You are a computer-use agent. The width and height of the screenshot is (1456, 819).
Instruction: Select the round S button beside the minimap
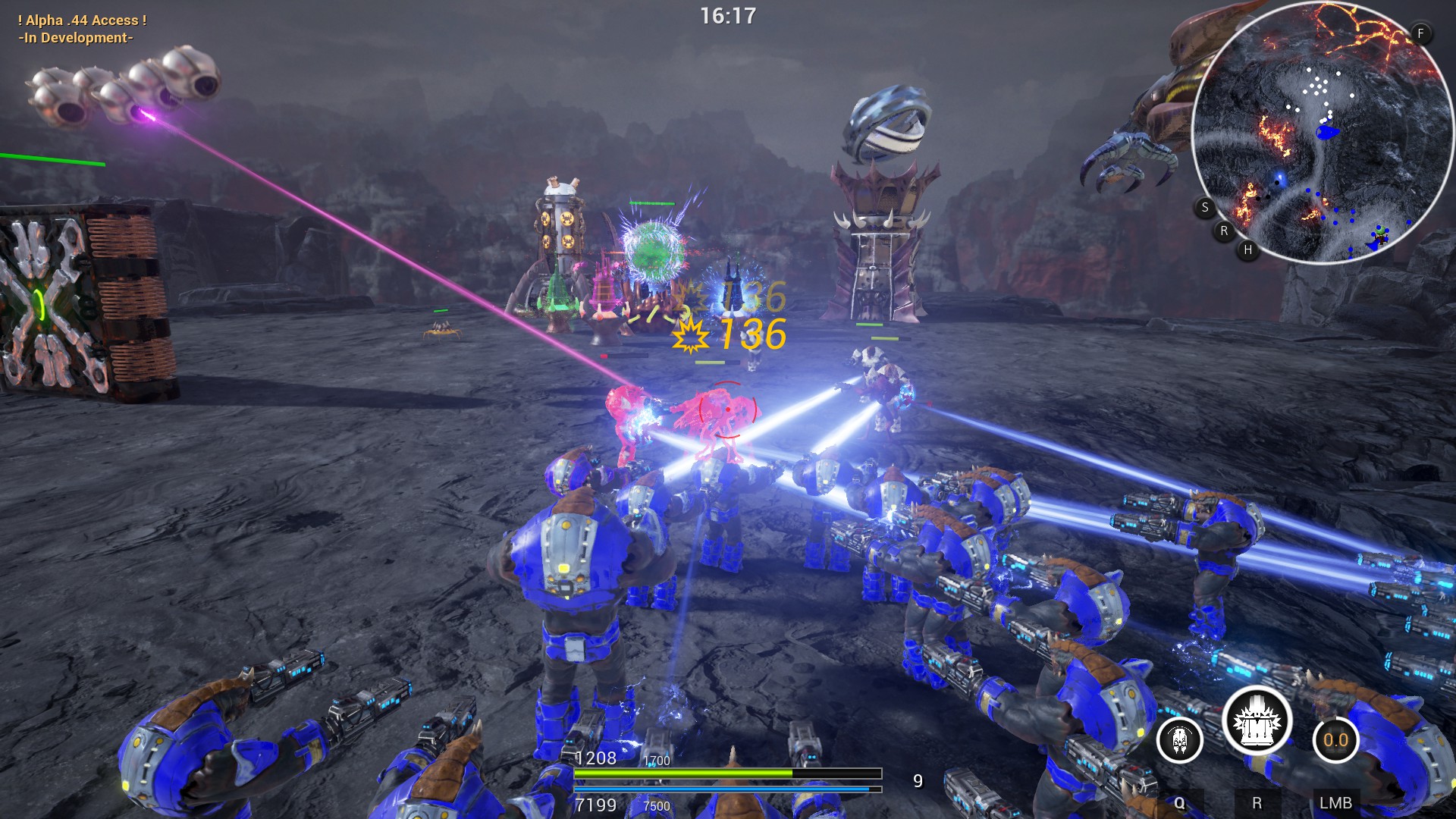pyautogui.click(x=1205, y=207)
